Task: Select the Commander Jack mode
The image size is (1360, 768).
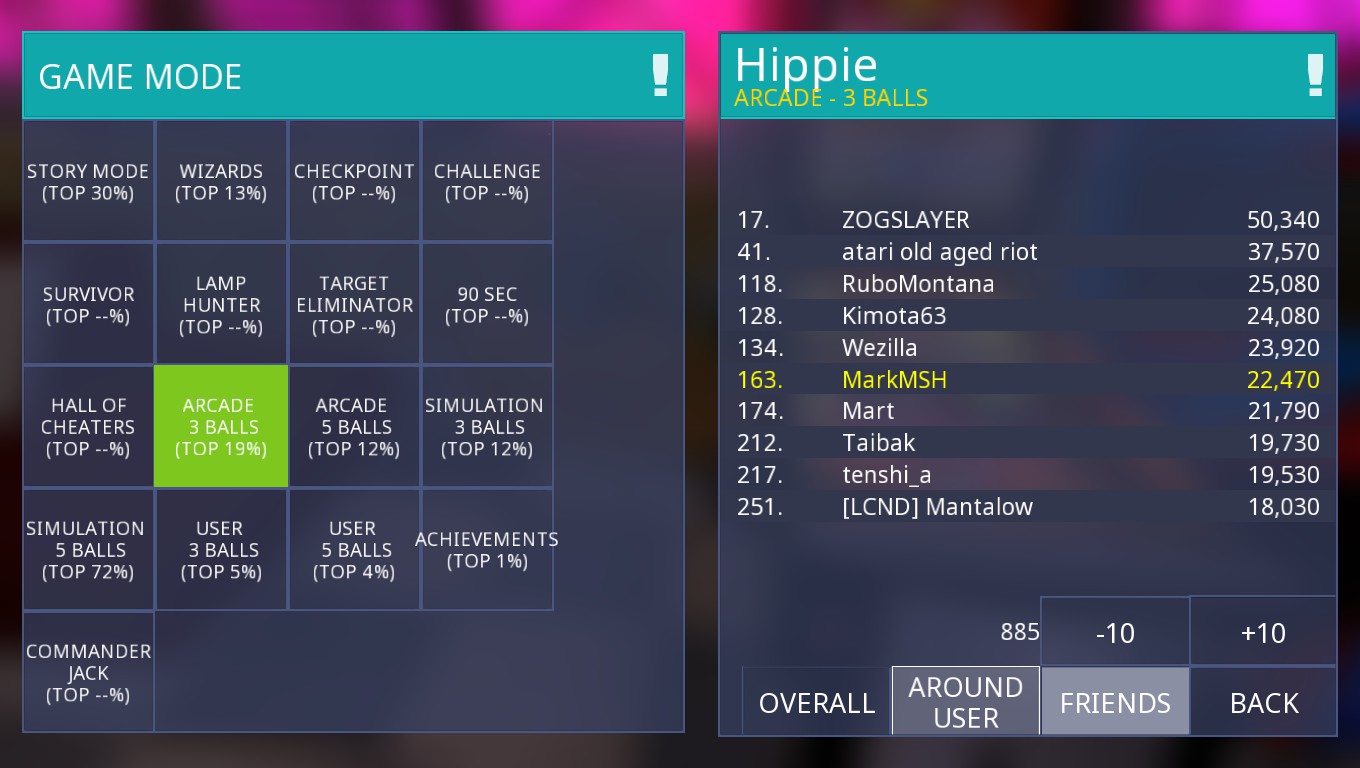Action: (88, 672)
